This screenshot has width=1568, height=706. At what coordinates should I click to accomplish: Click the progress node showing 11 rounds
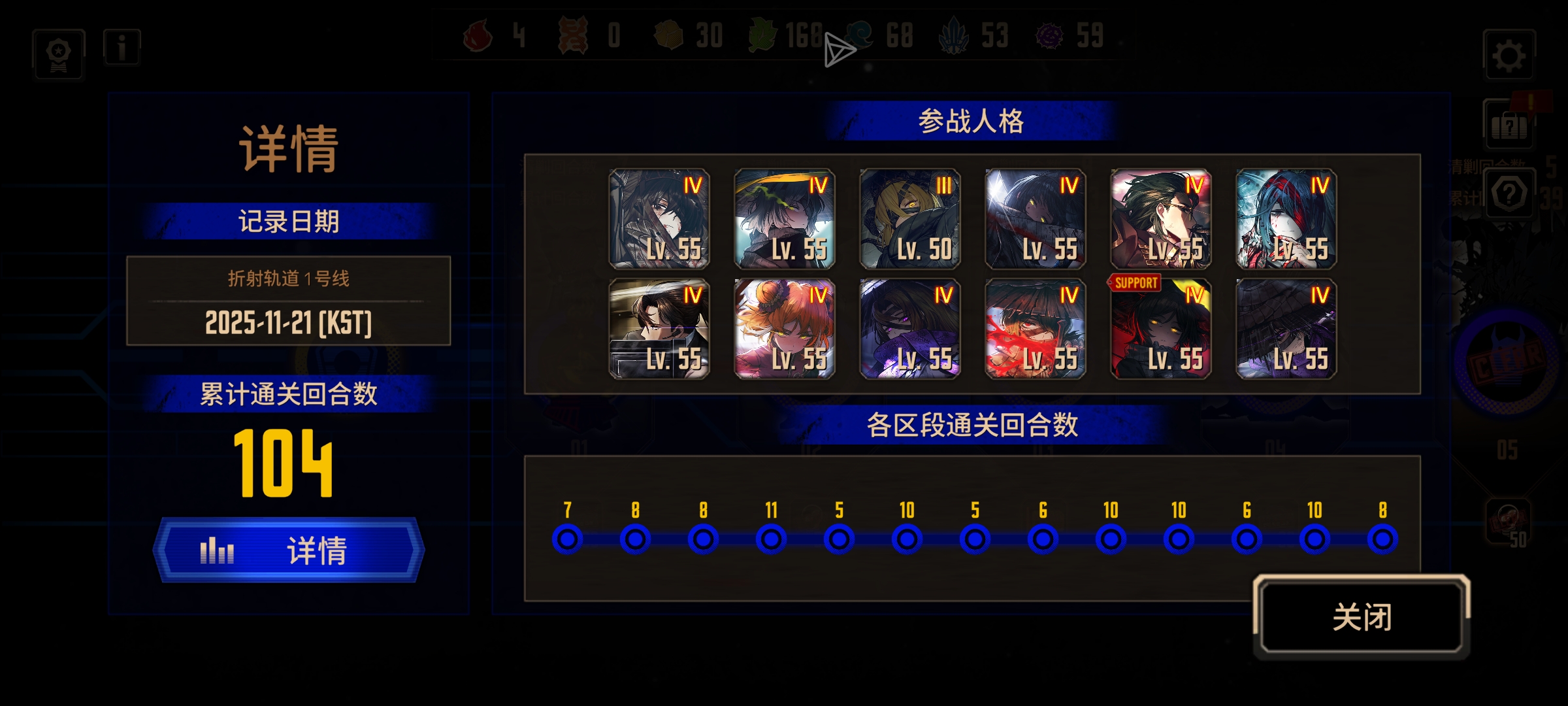[772, 539]
